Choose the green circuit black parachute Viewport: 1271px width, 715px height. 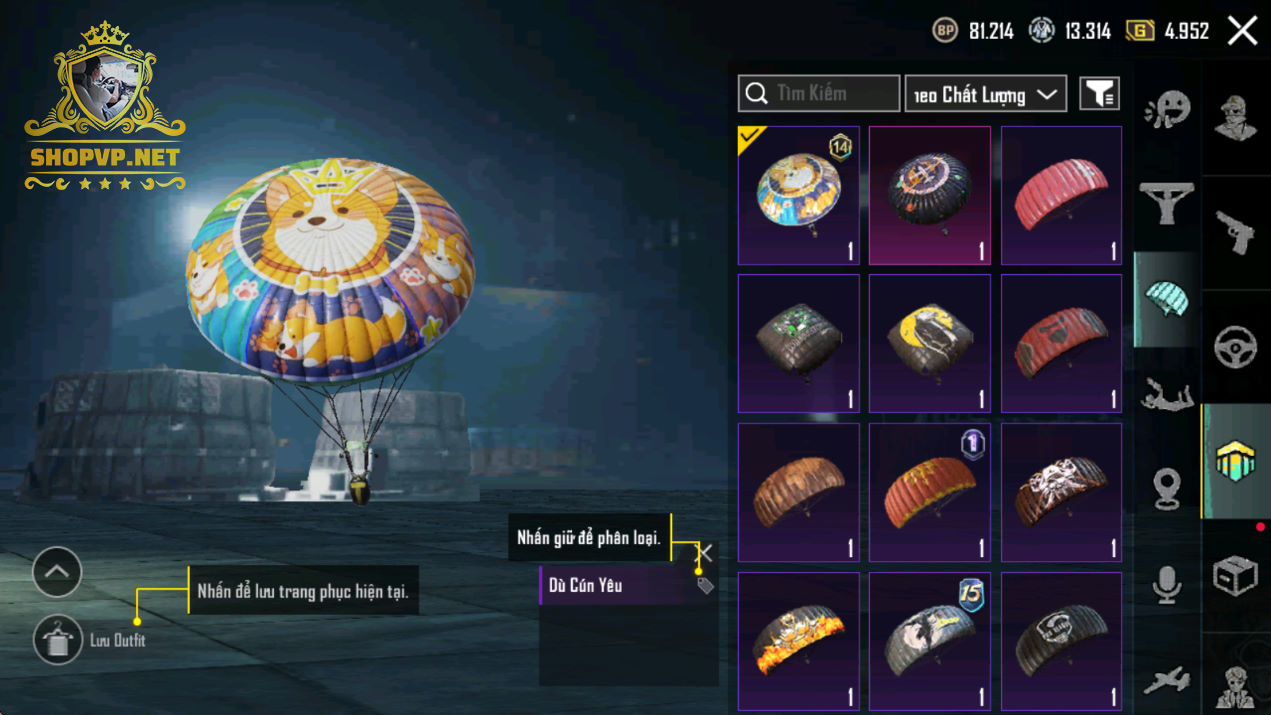click(x=798, y=343)
